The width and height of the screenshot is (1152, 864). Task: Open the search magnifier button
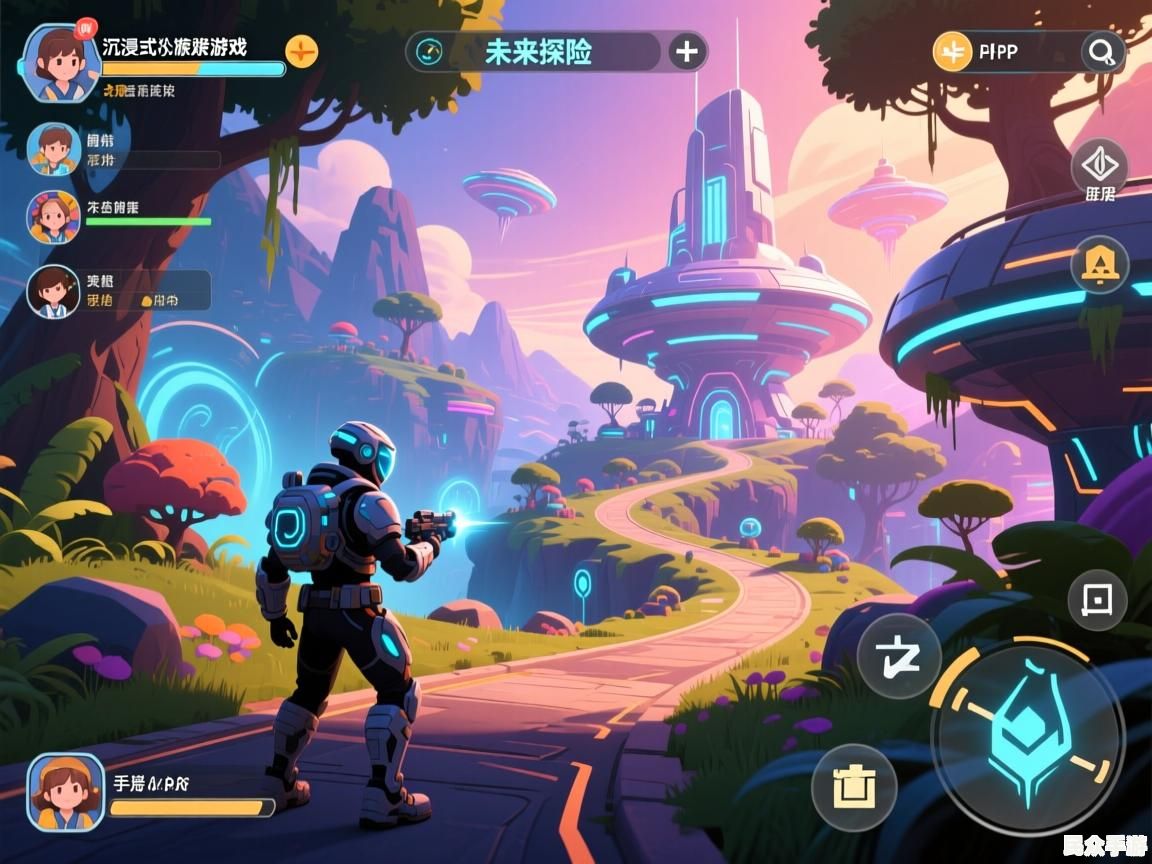[x=1101, y=52]
